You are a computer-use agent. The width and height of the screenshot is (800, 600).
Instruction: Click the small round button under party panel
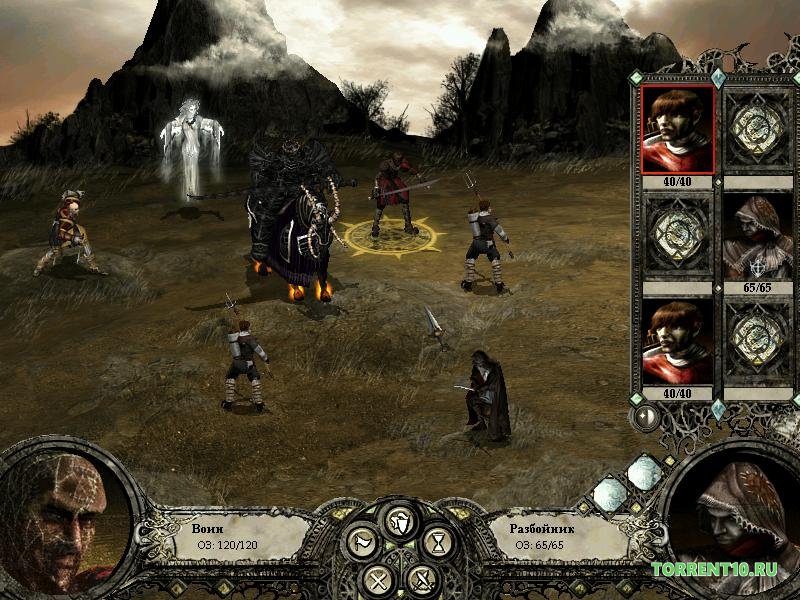(x=646, y=417)
